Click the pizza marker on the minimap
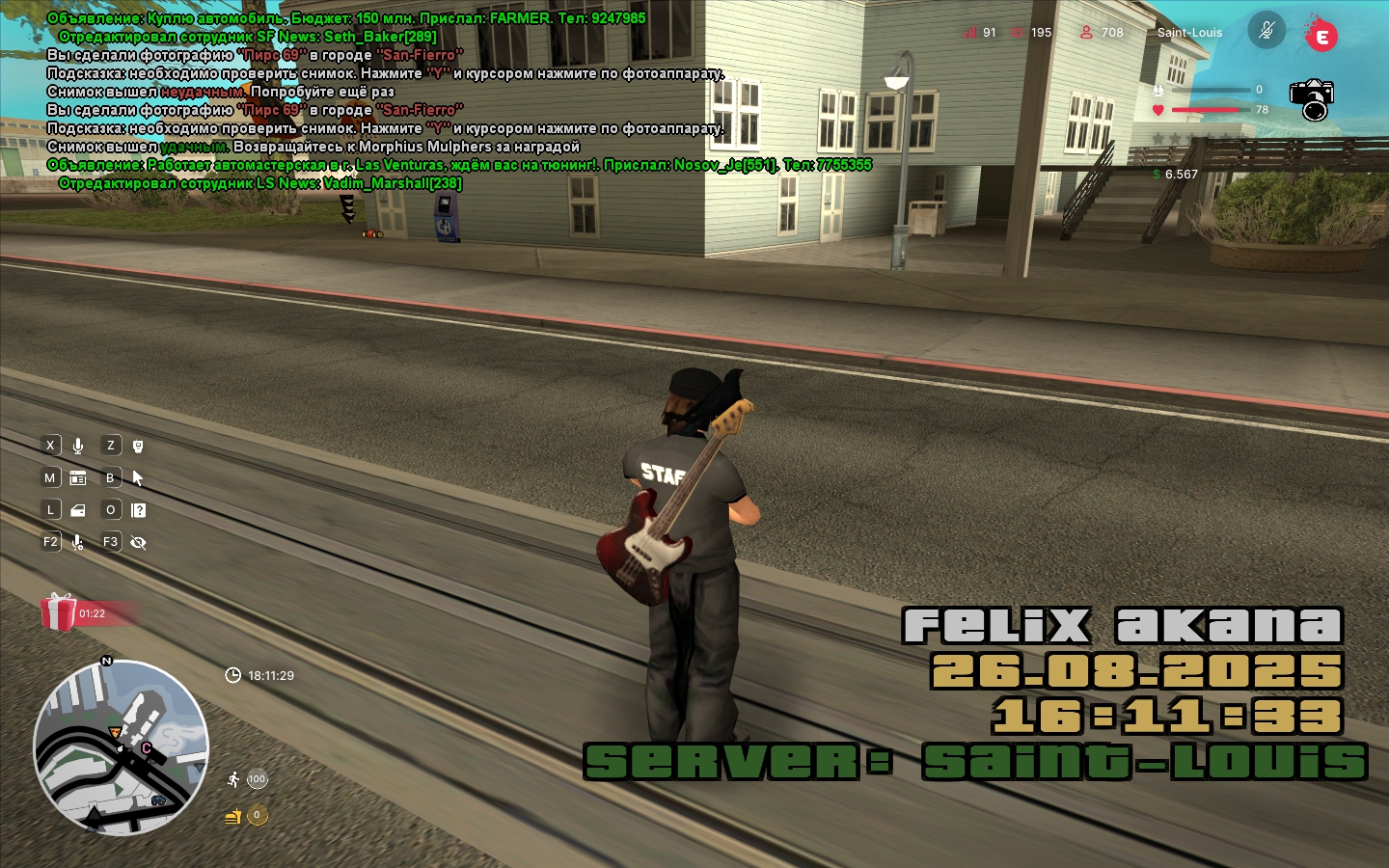 [117, 732]
